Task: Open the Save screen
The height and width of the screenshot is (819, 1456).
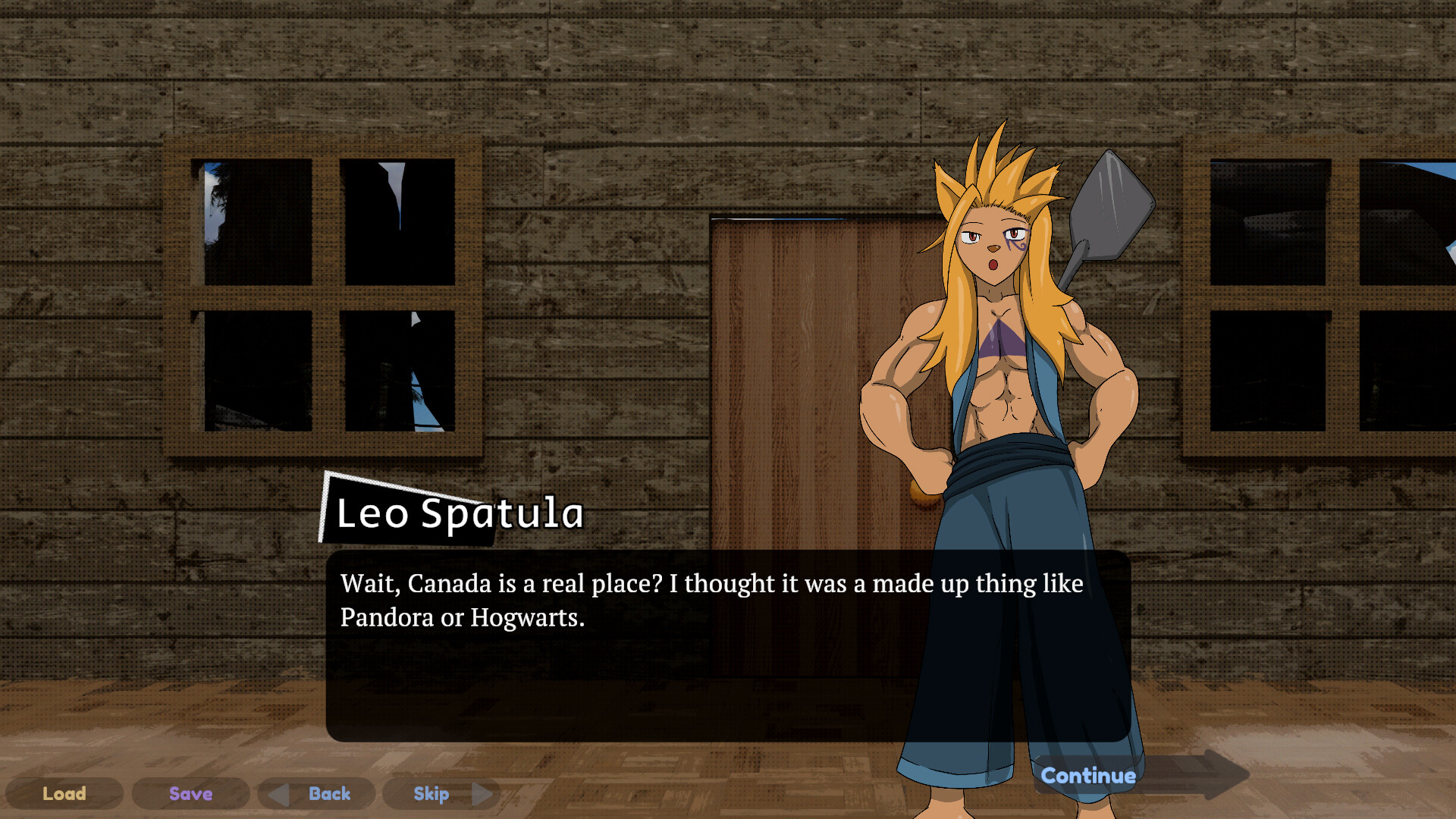Action: coord(190,794)
